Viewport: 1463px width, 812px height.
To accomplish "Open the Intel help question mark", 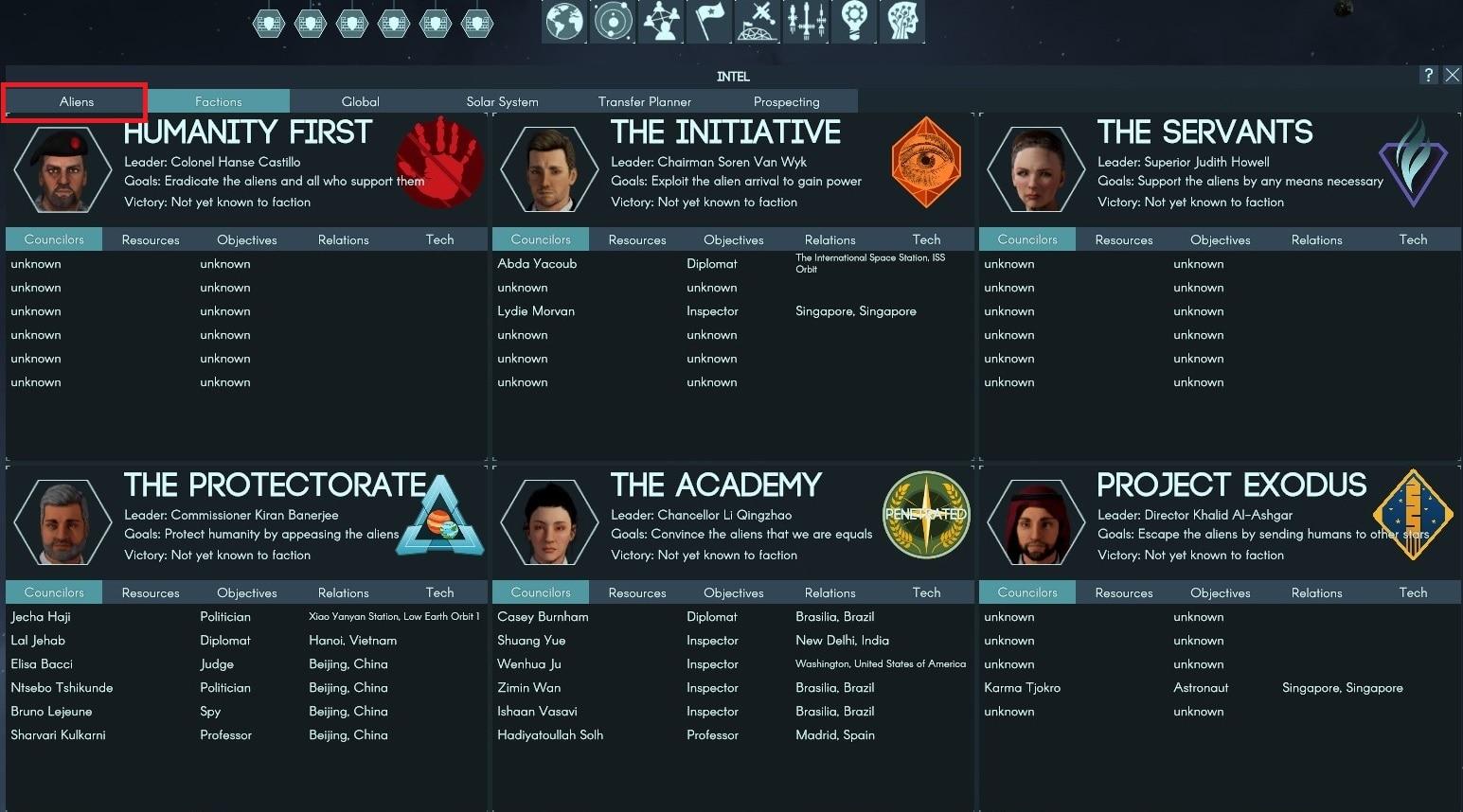I will 1429,75.
